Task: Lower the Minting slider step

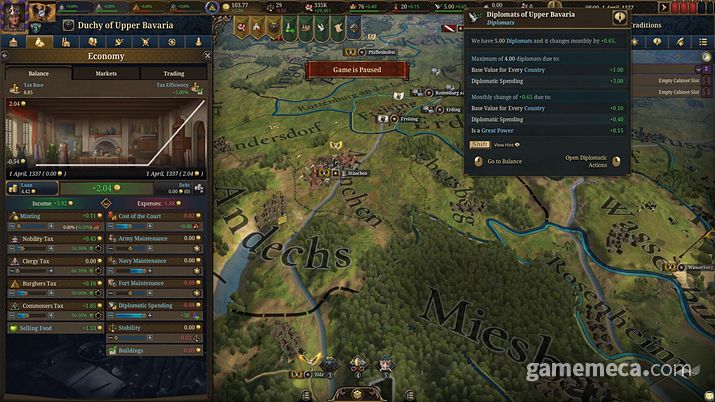Action: pos(13,227)
